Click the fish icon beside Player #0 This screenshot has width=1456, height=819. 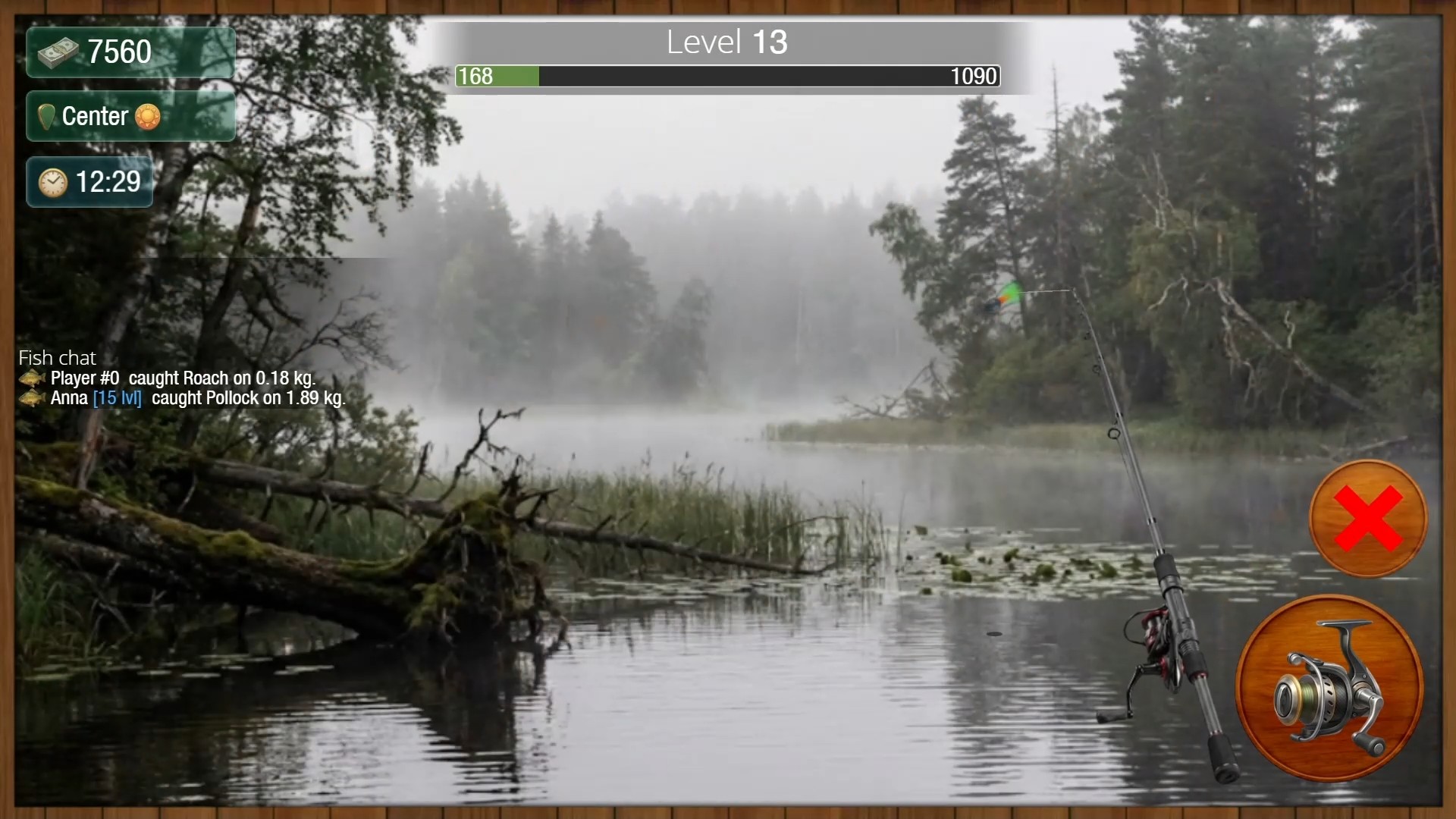[x=31, y=378]
